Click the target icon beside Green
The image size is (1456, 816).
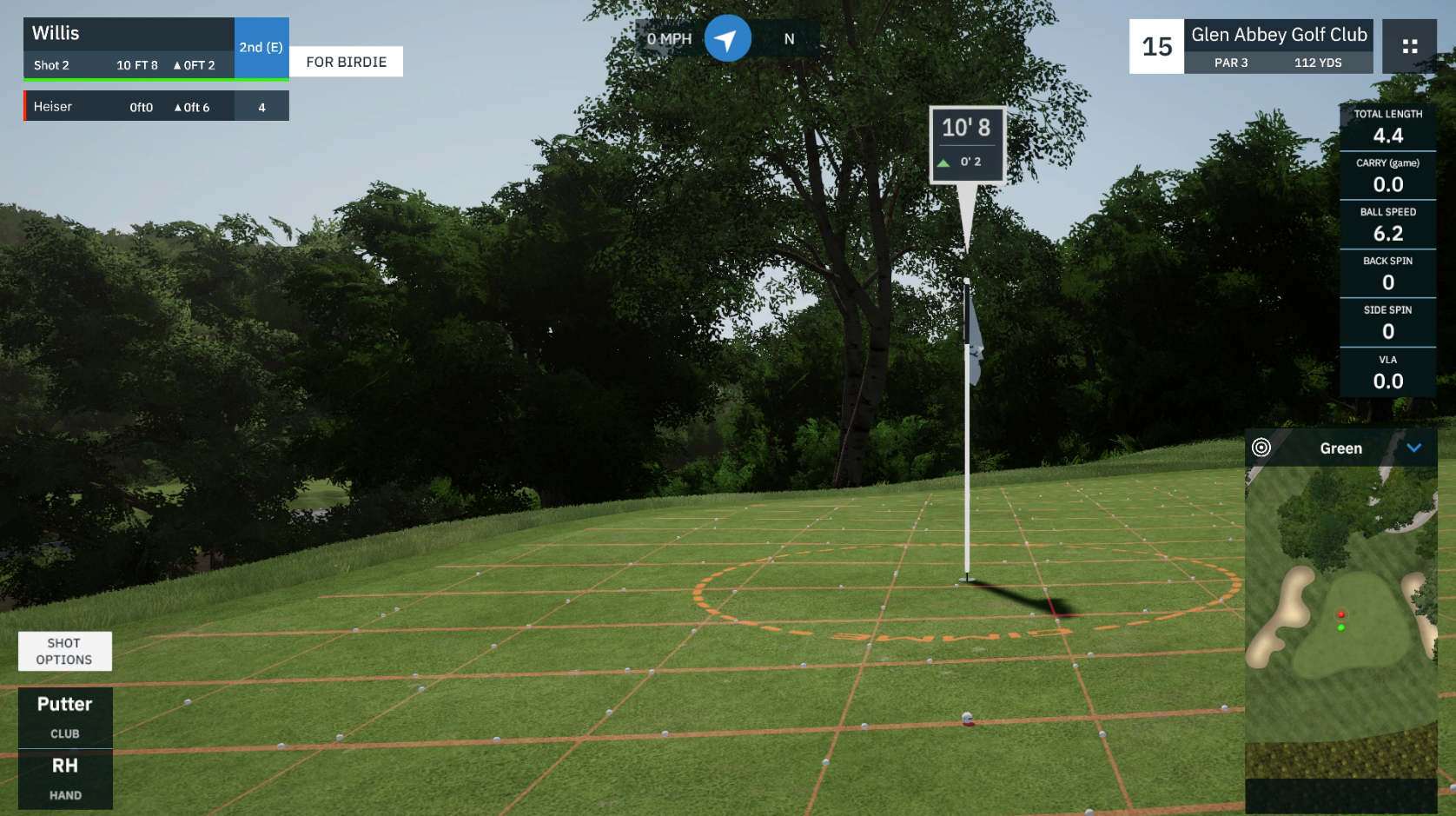[x=1261, y=448]
